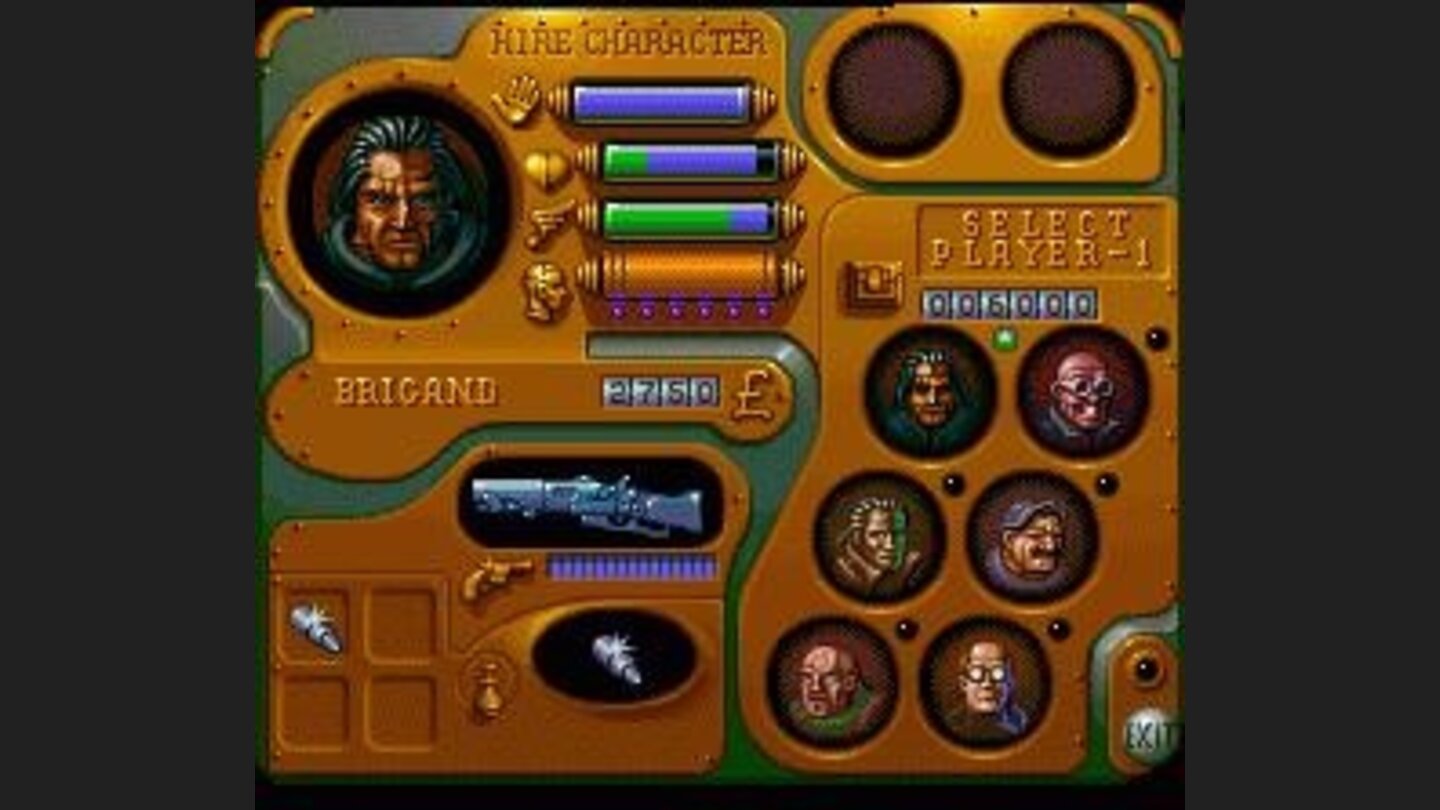Toggle the selection dot beside the bald recruit
1440x810 pixels.
(906, 628)
